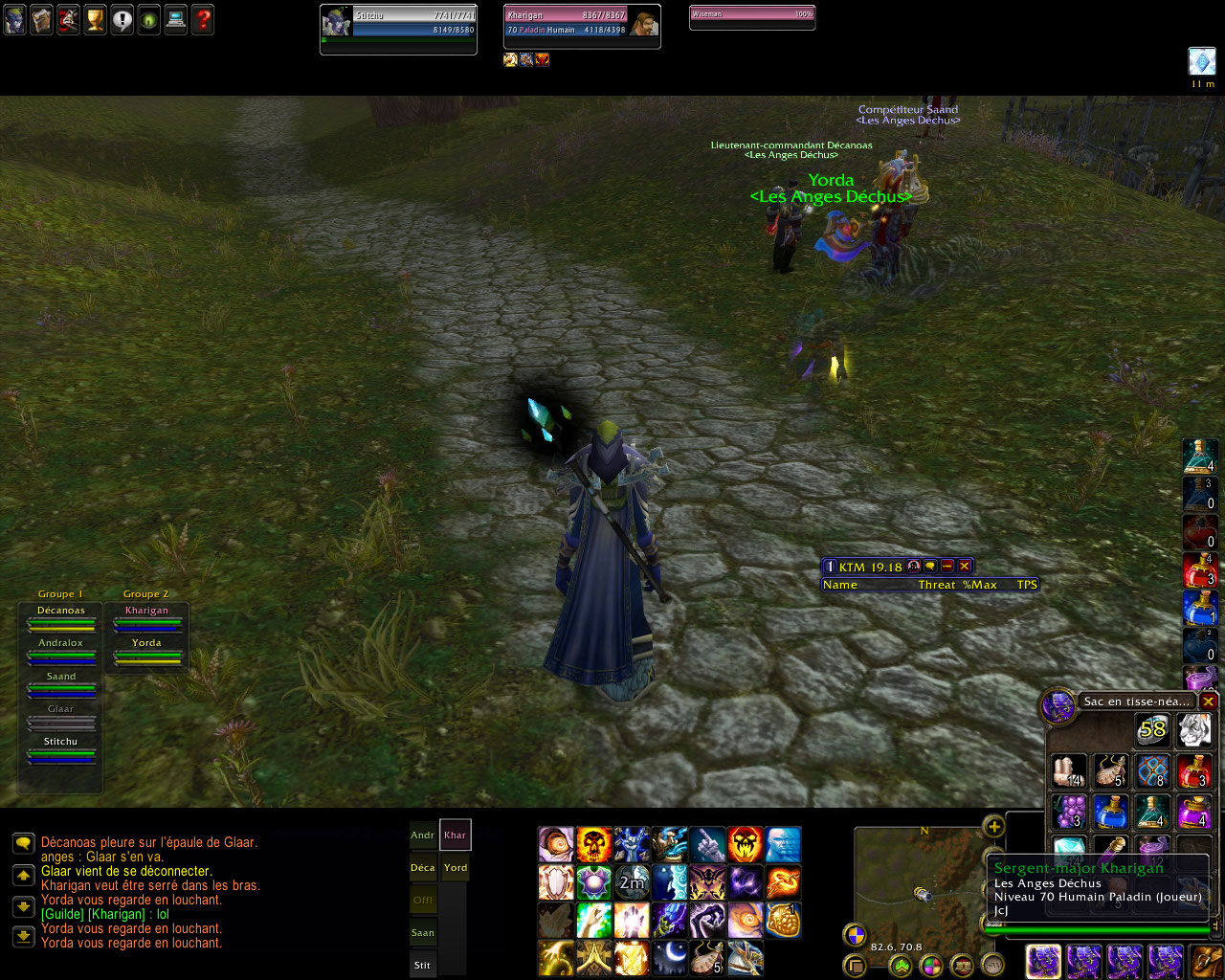The height and width of the screenshot is (980, 1225).
Task: Use the grapes stack in the bag
Action: [x=1069, y=812]
